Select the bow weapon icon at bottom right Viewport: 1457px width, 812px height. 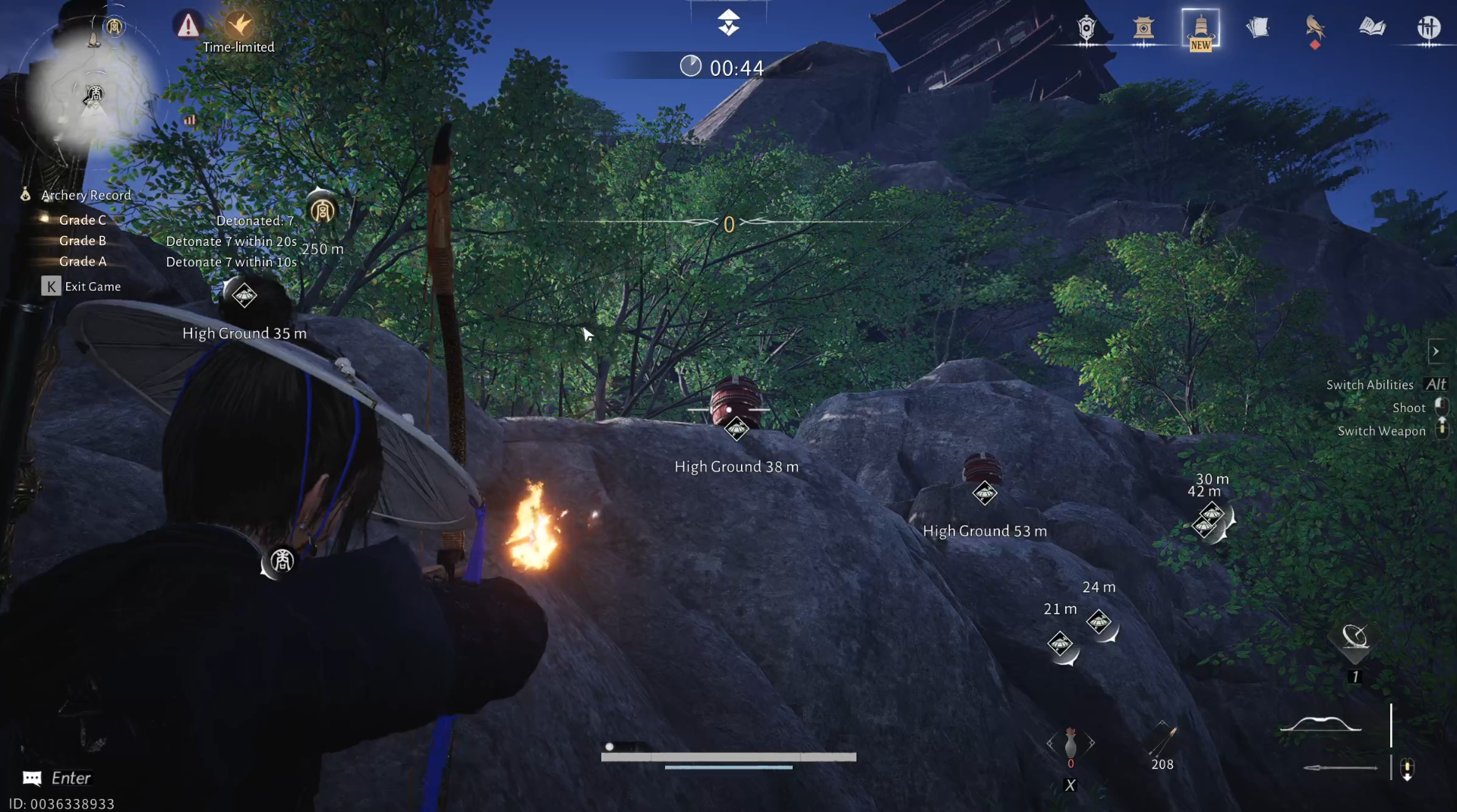(x=1321, y=725)
